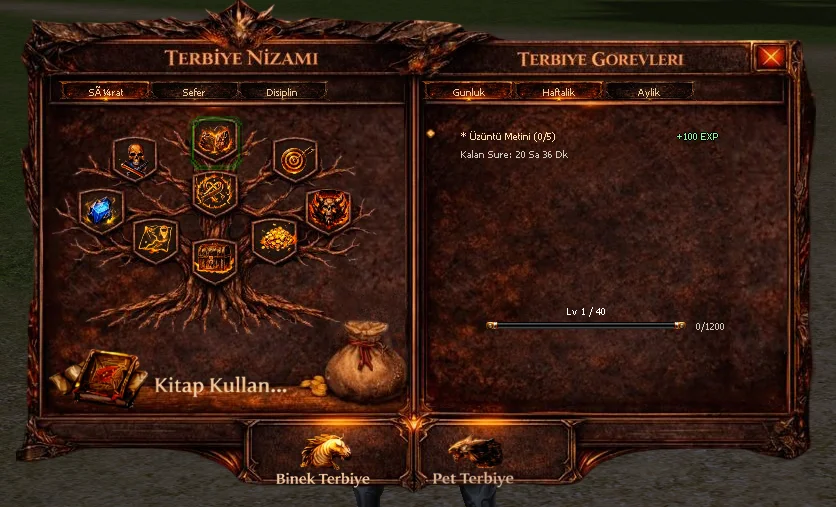The image size is (836, 507).
Task: Select the skull node on the tree
Action: click(x=134, y=158)
